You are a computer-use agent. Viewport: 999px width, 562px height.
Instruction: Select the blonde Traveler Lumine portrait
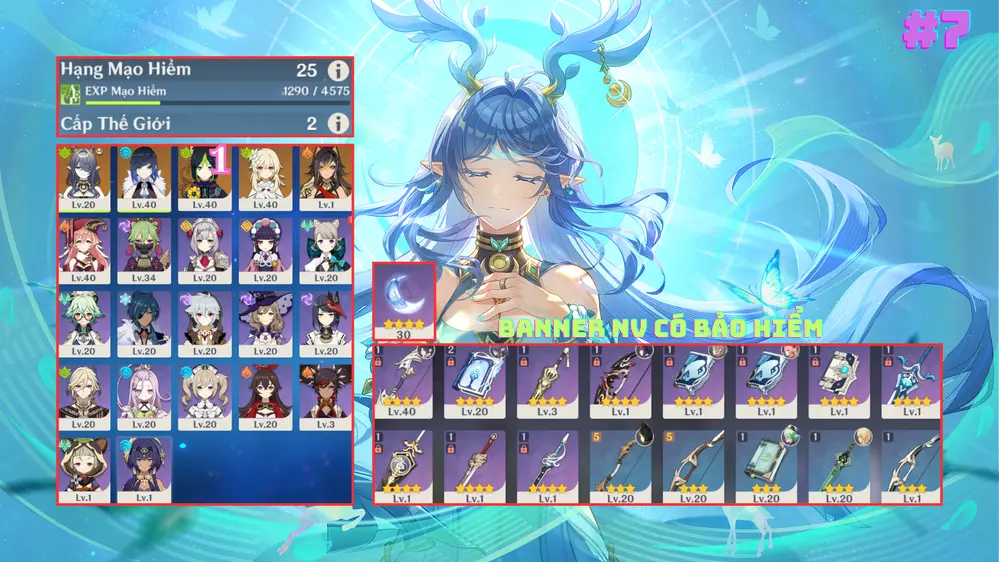[264, 177]
